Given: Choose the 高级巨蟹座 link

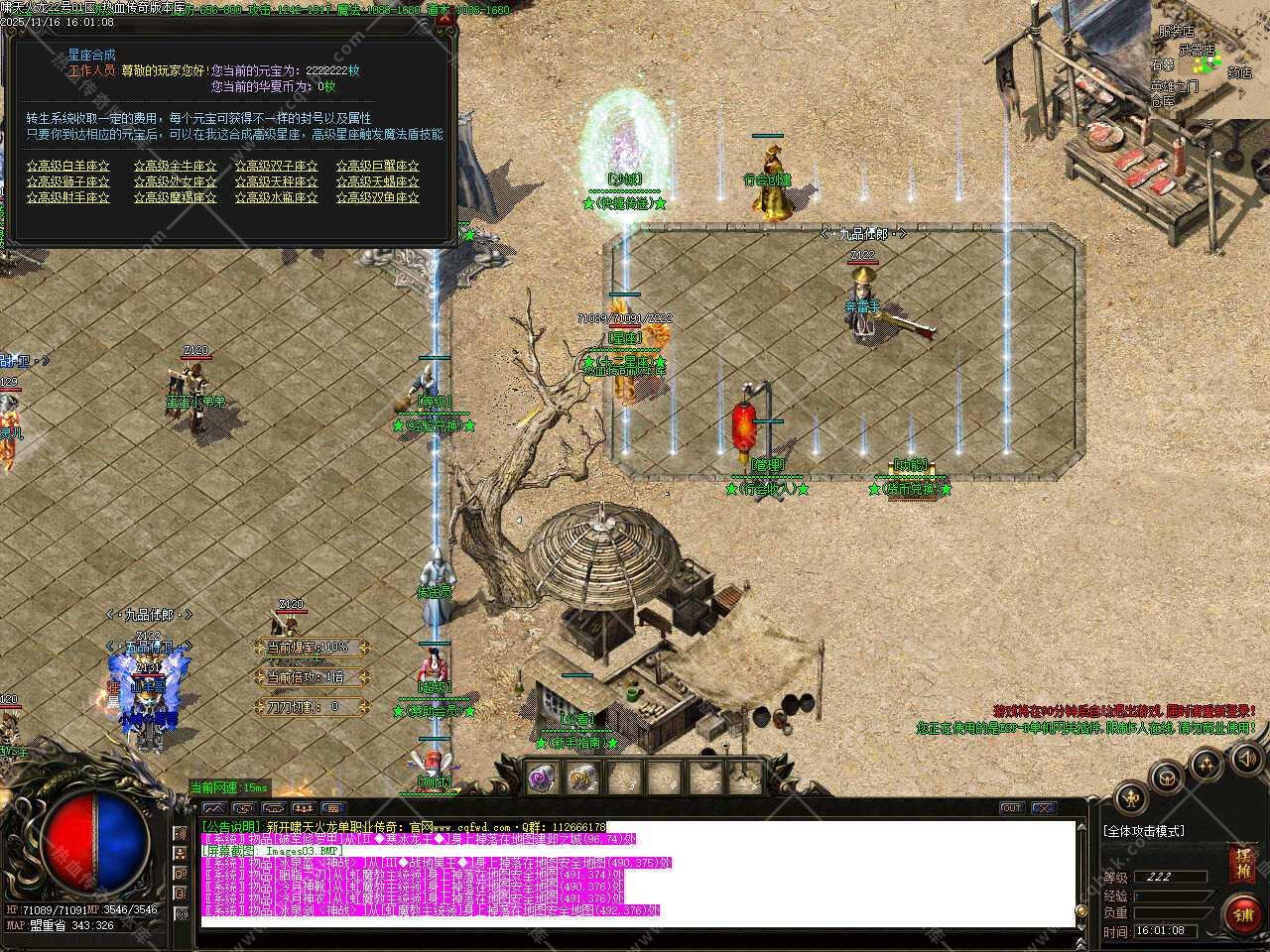Looking at the screenshot, I should tap(378, 167).
